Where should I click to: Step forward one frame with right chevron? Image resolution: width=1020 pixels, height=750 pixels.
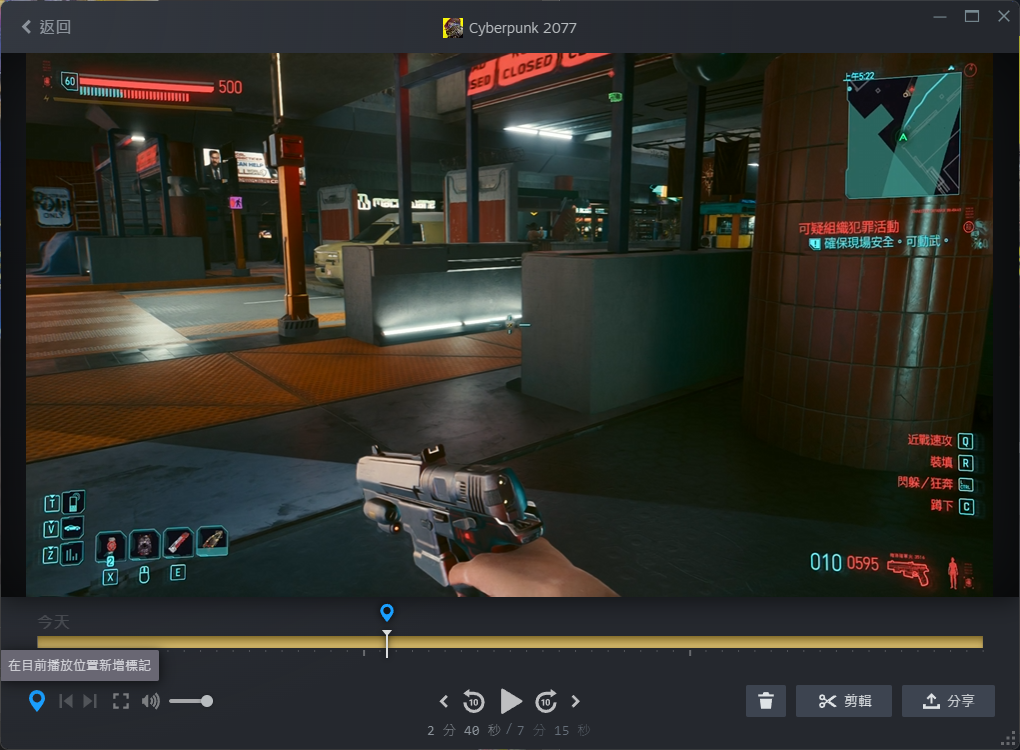pos(576,701)
